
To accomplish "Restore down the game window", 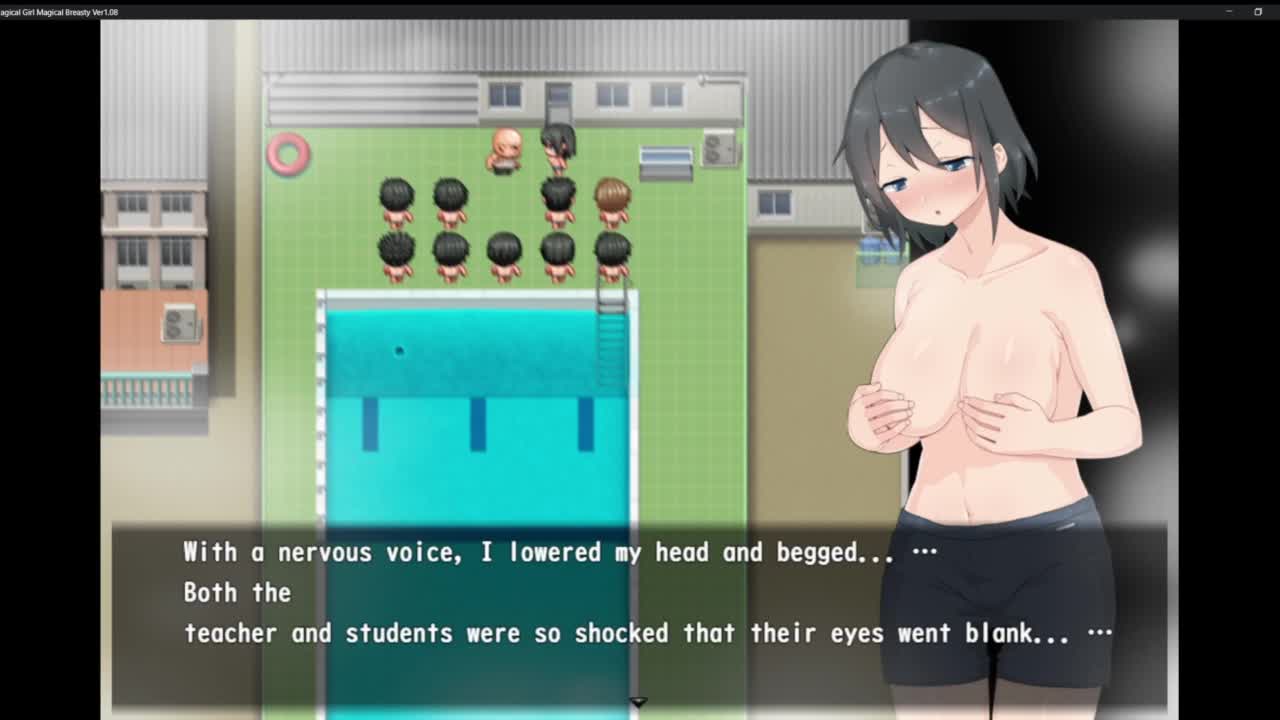I will click(x=1258, y=11).
